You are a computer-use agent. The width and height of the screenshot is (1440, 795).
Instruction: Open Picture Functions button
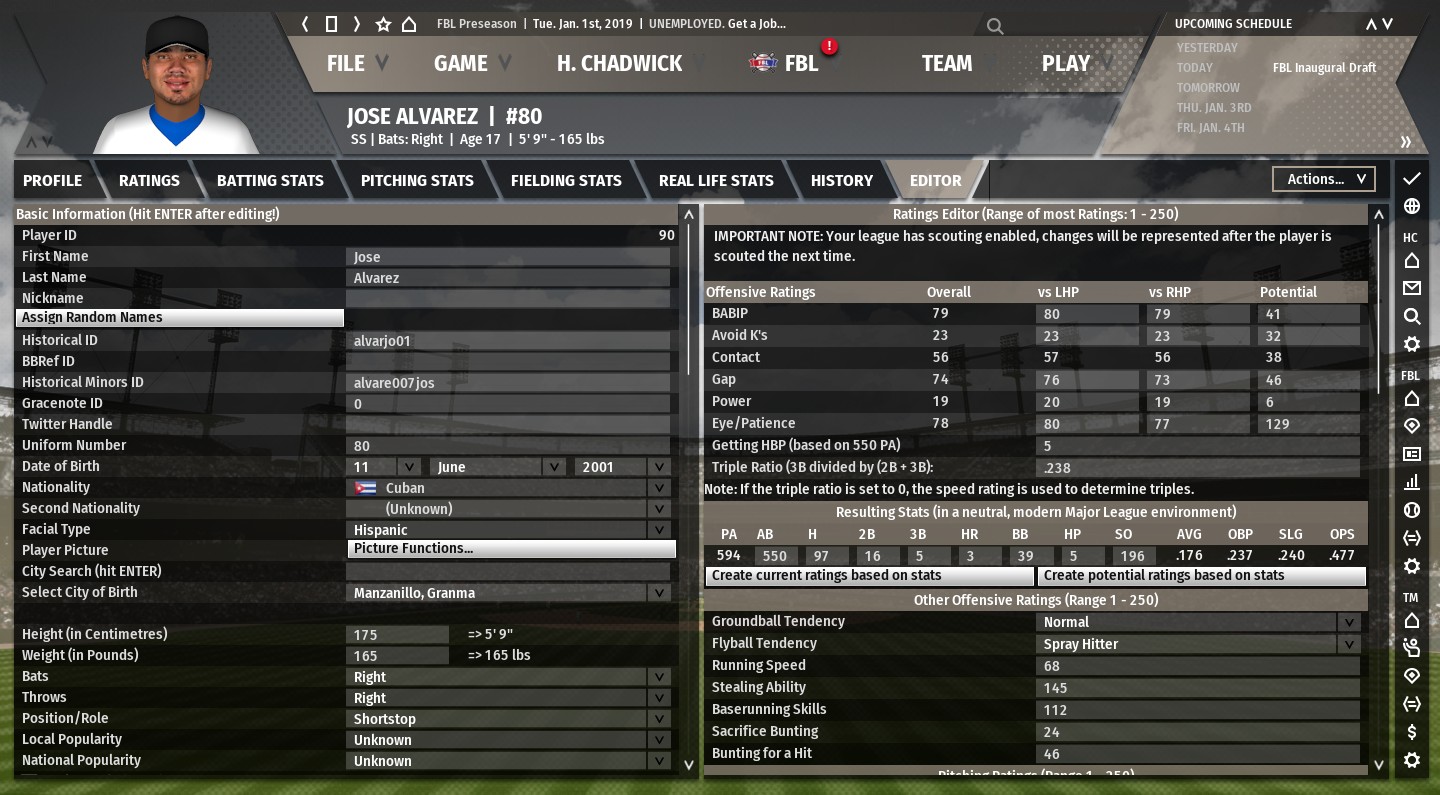point(511,549)
